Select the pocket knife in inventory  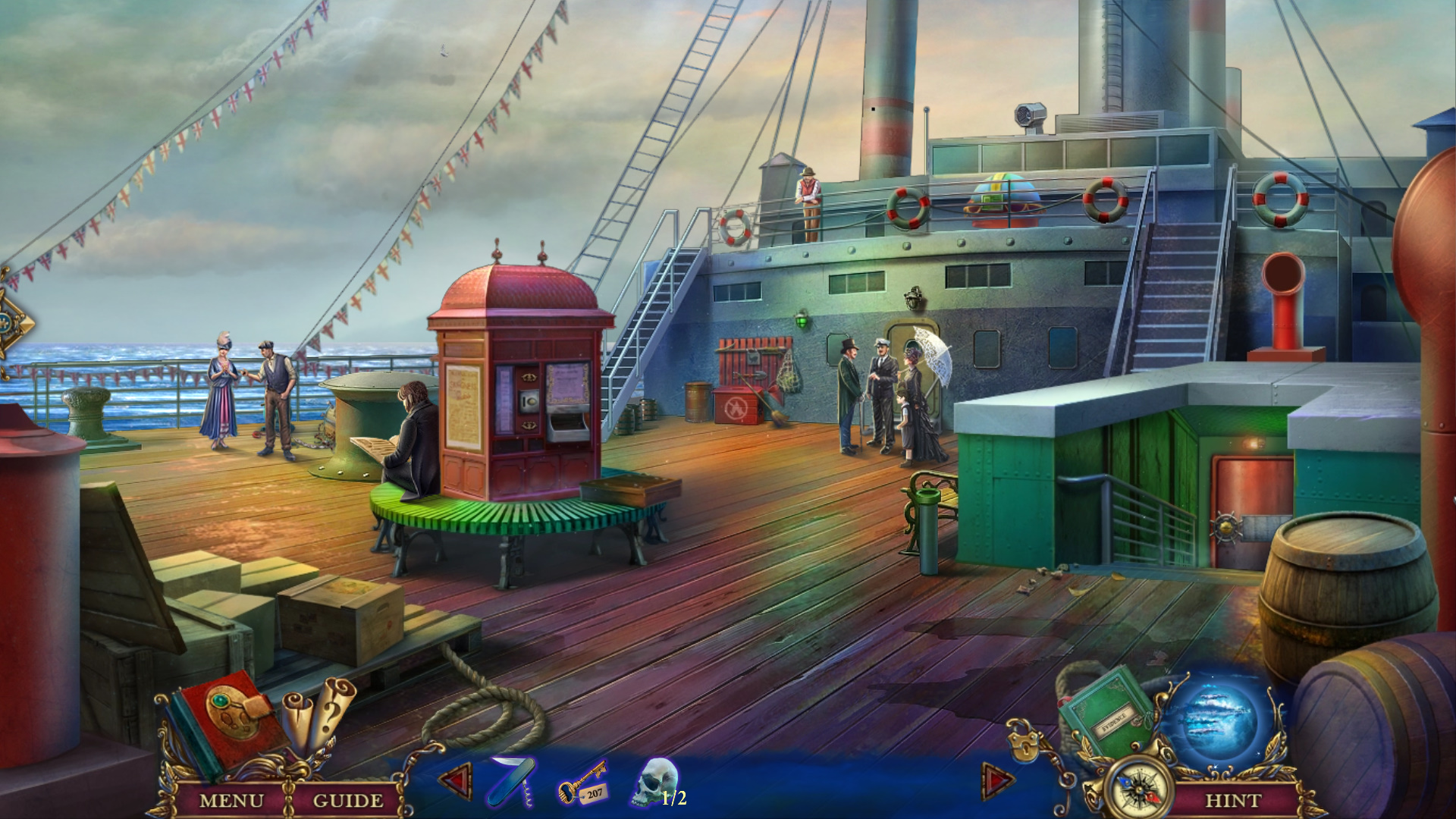point(512,781)
